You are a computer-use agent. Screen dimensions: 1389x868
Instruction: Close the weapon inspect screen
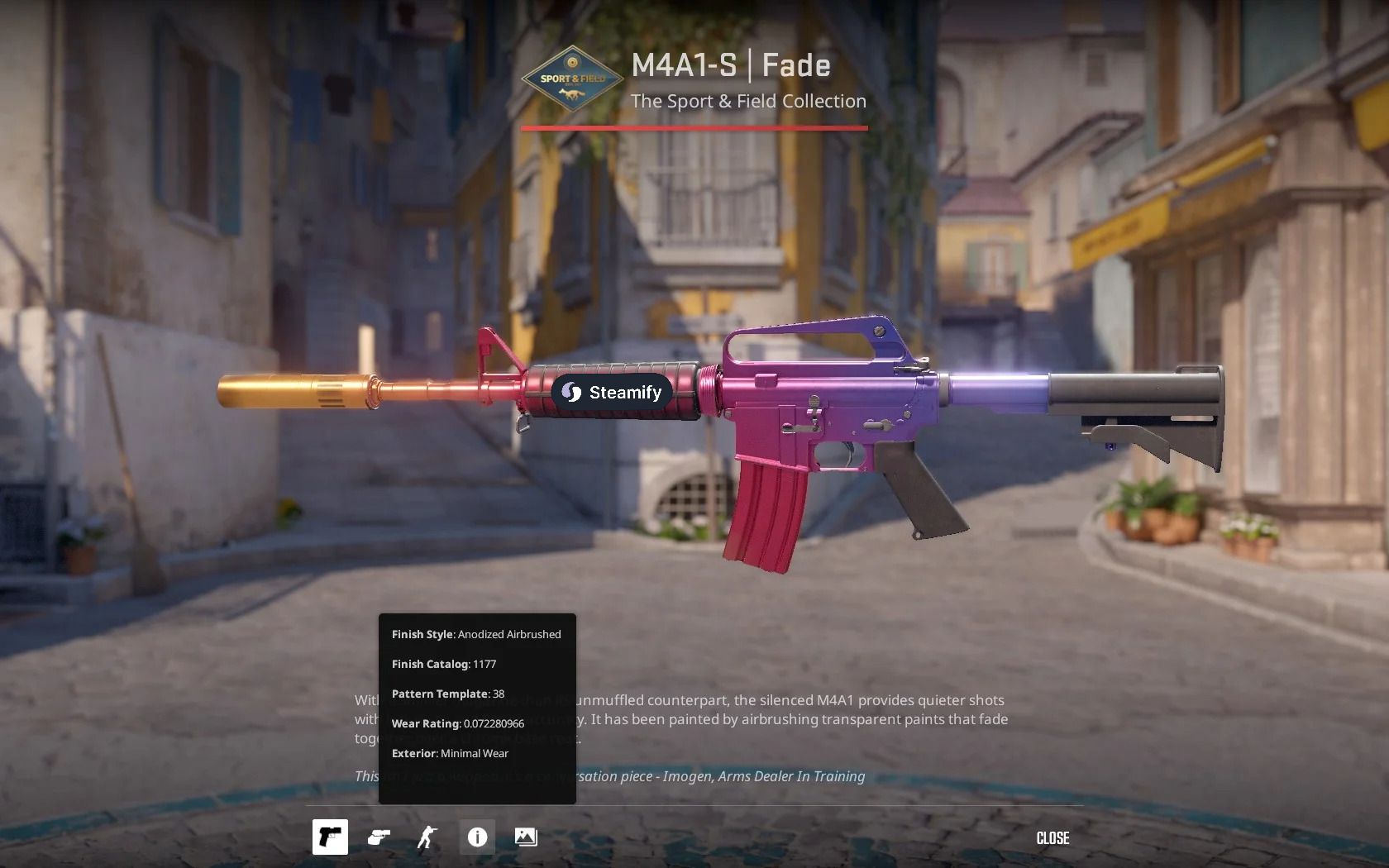coord(1052,838)
